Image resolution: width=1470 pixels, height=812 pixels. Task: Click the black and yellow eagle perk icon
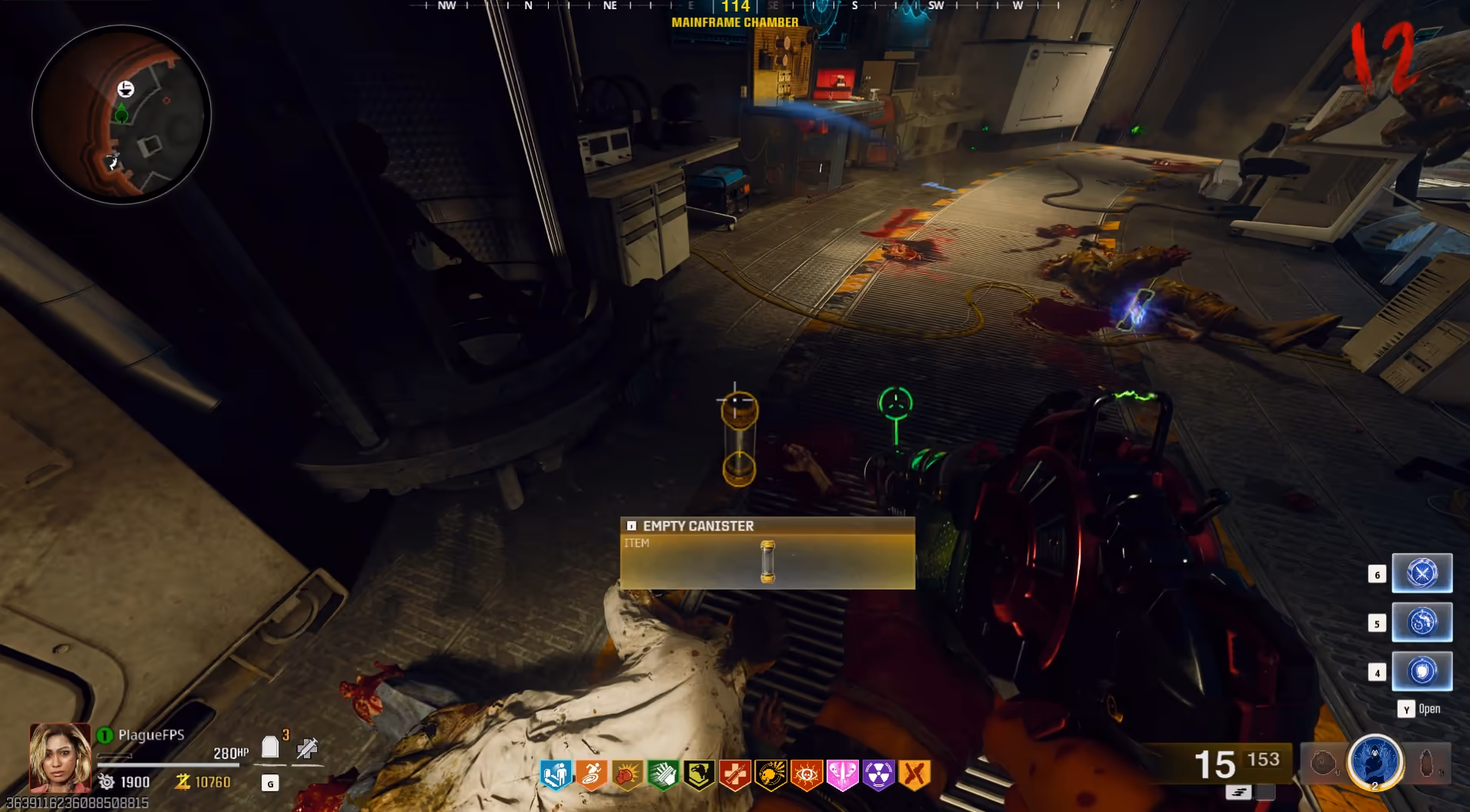tap(699, 775)
